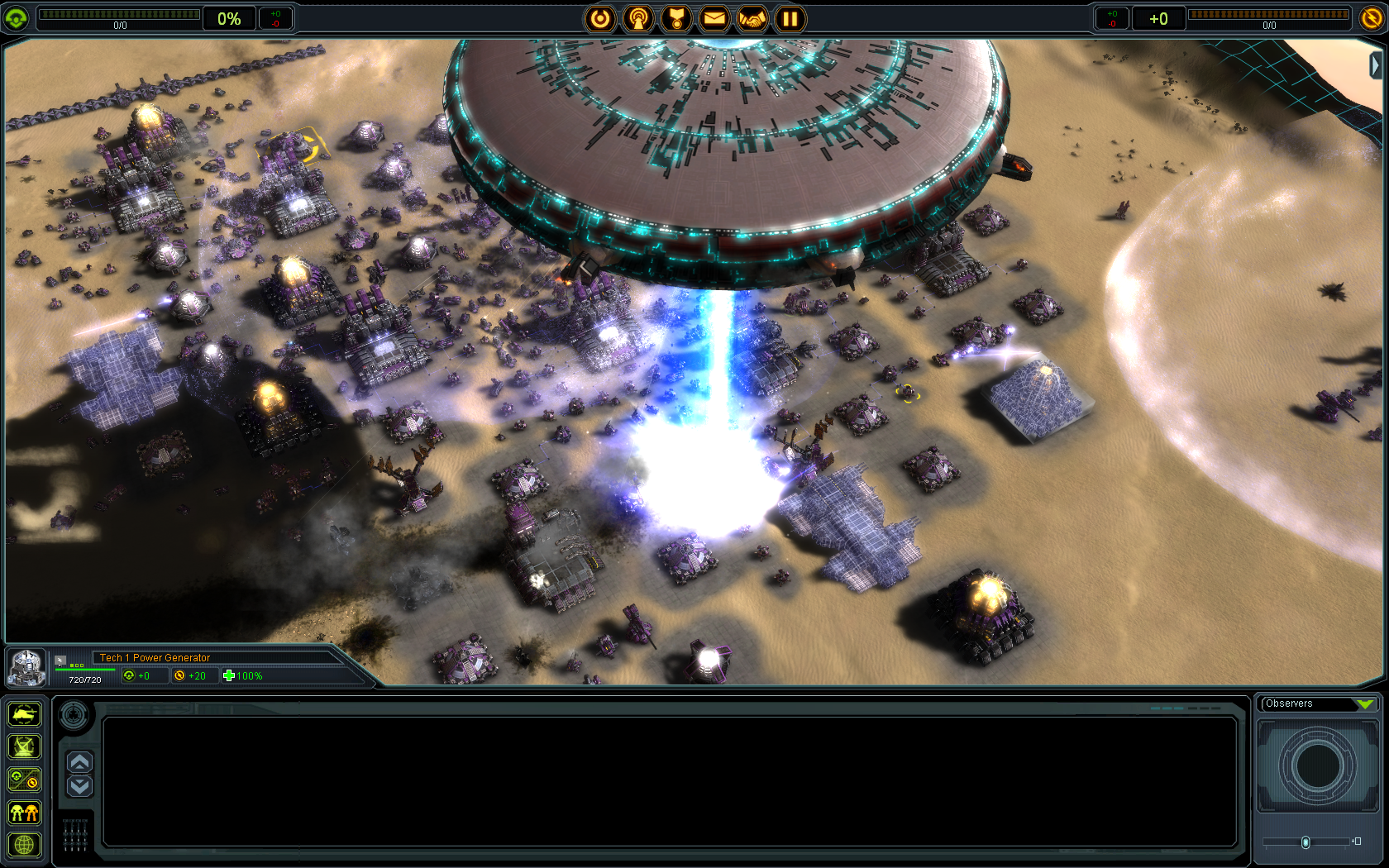Screen dimensions: 1389x868
Task: Open the medal objectives screen
Action: pos(676,18)
